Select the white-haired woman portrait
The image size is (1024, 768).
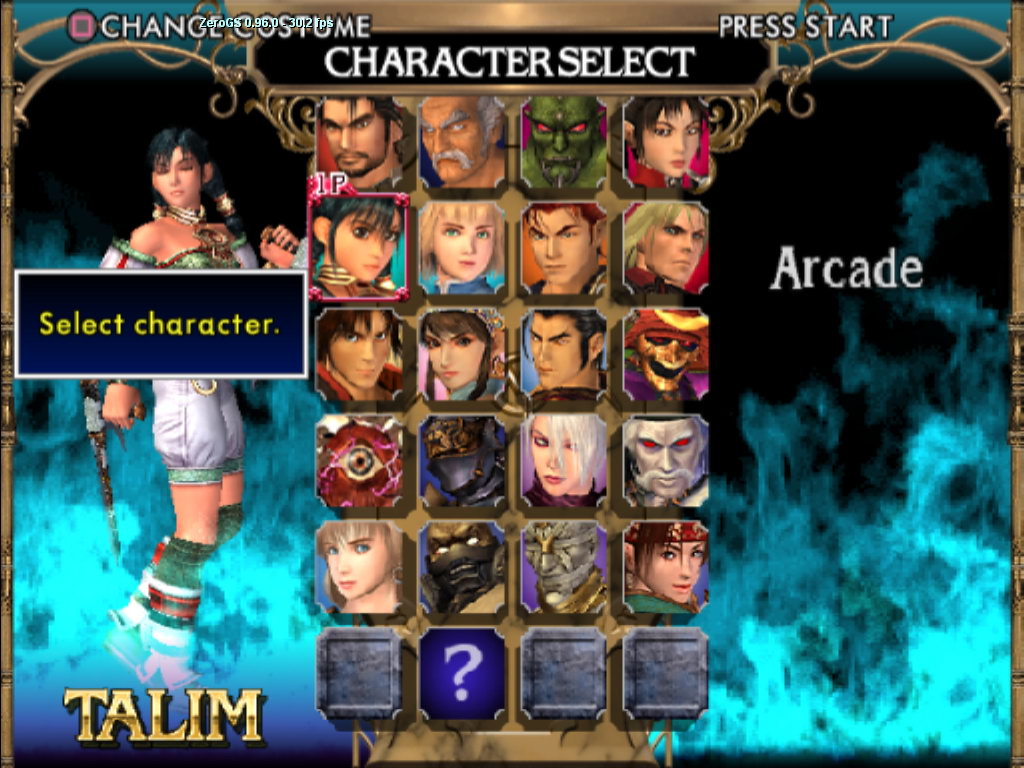click(x=564, y=462)
